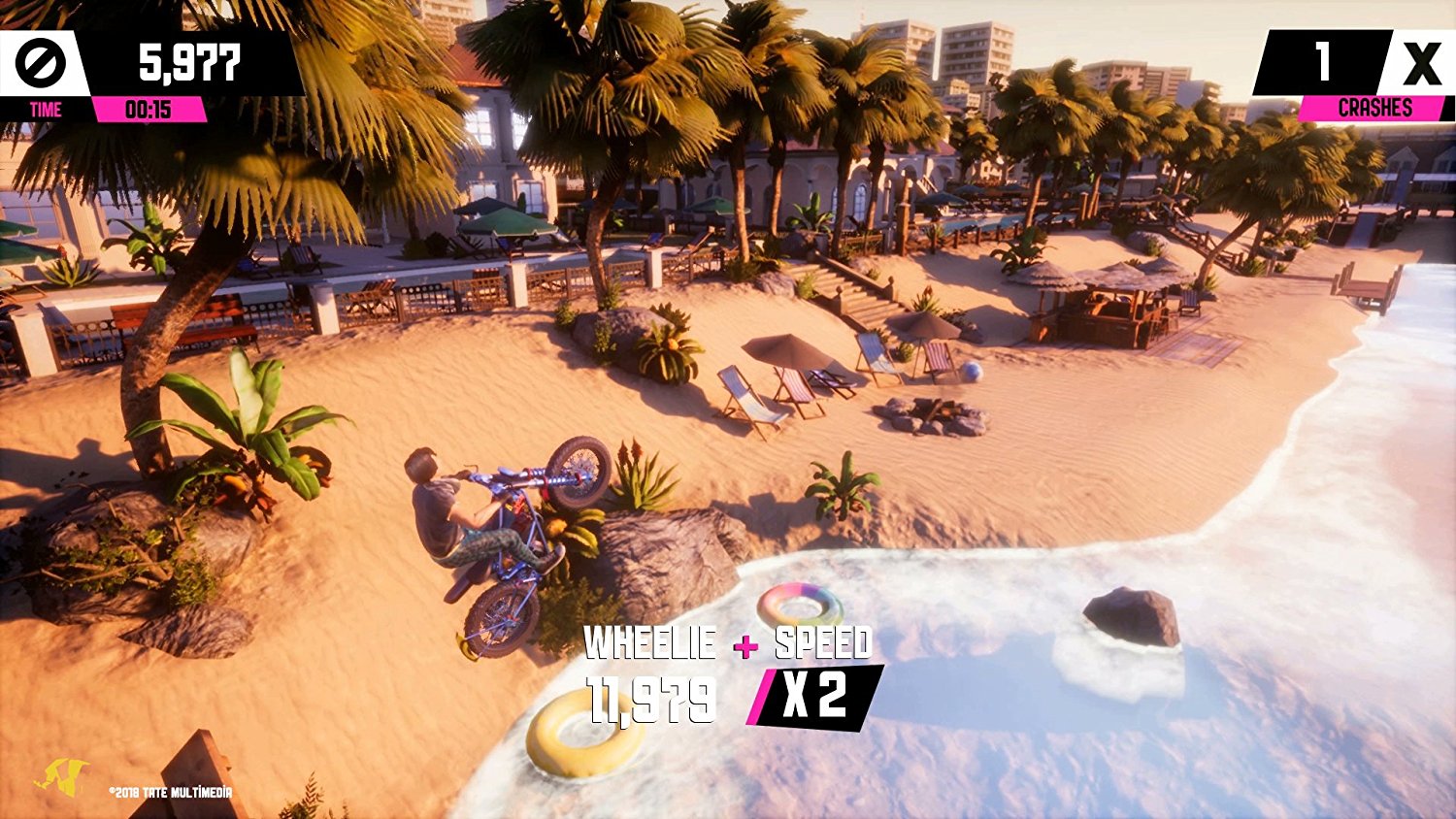Click the crash counter showing 1

pos(1323,61)
